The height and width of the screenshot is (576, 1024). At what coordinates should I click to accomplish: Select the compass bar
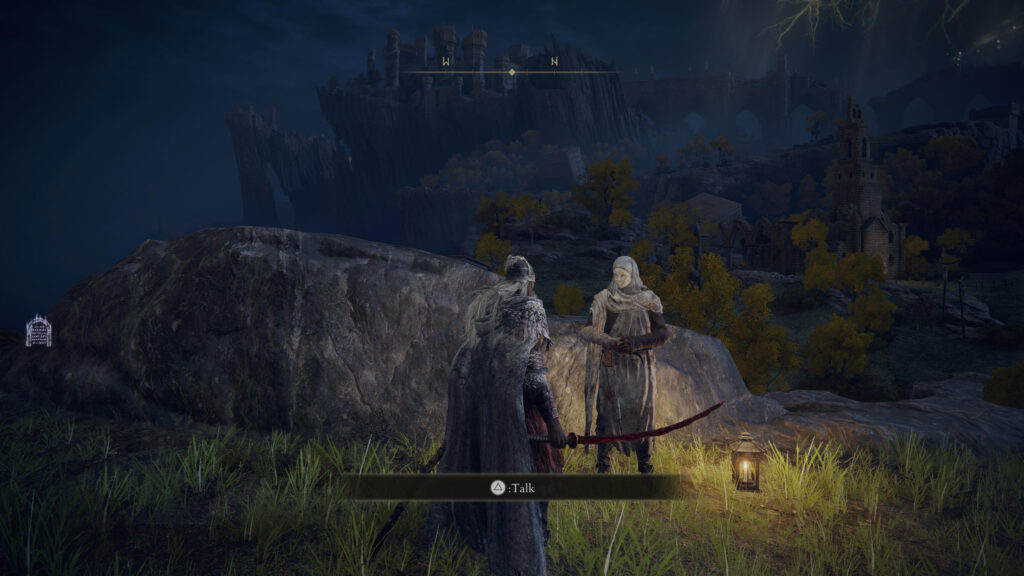point(511,71)
